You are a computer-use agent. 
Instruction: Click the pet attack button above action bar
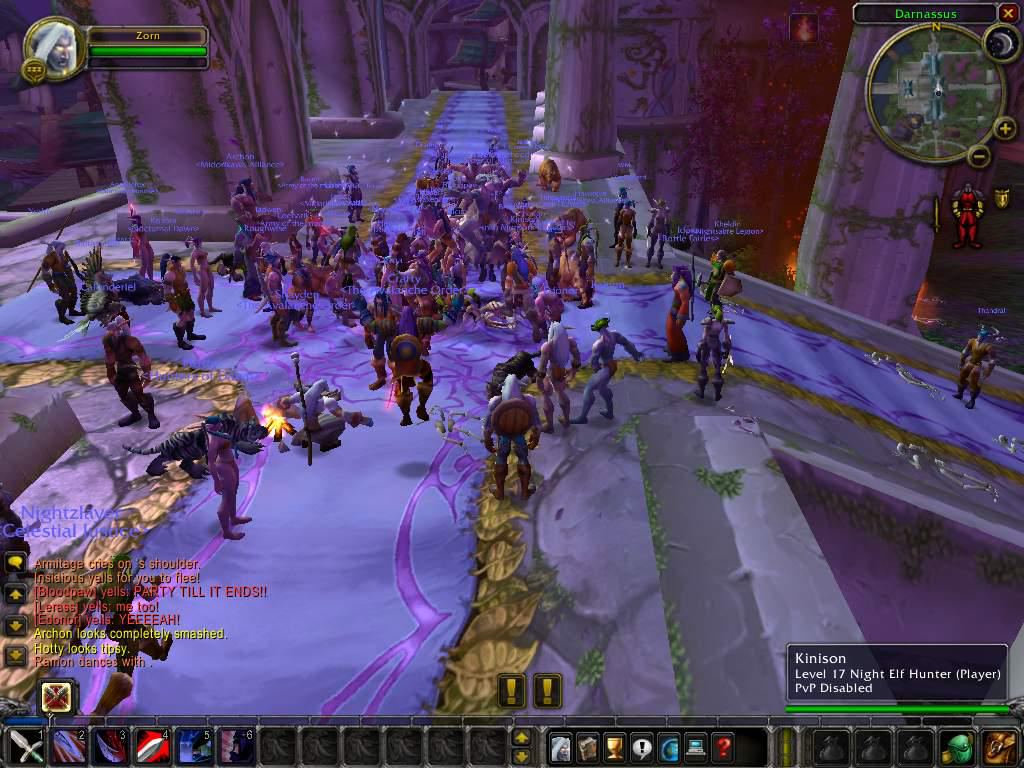56,697
